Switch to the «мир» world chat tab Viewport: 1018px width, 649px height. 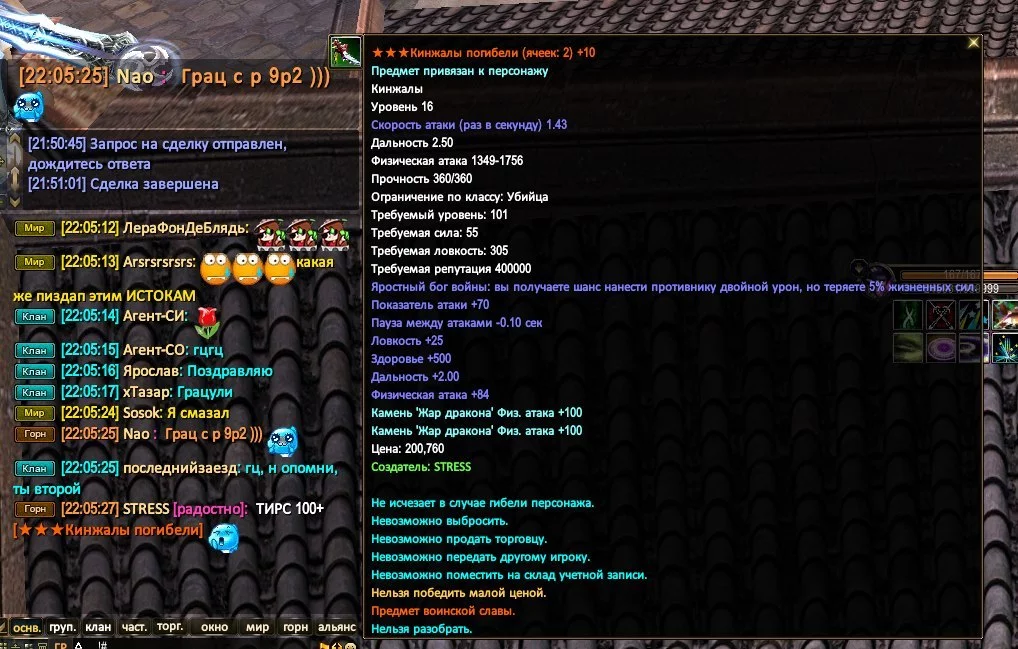[x=258, y=628]
